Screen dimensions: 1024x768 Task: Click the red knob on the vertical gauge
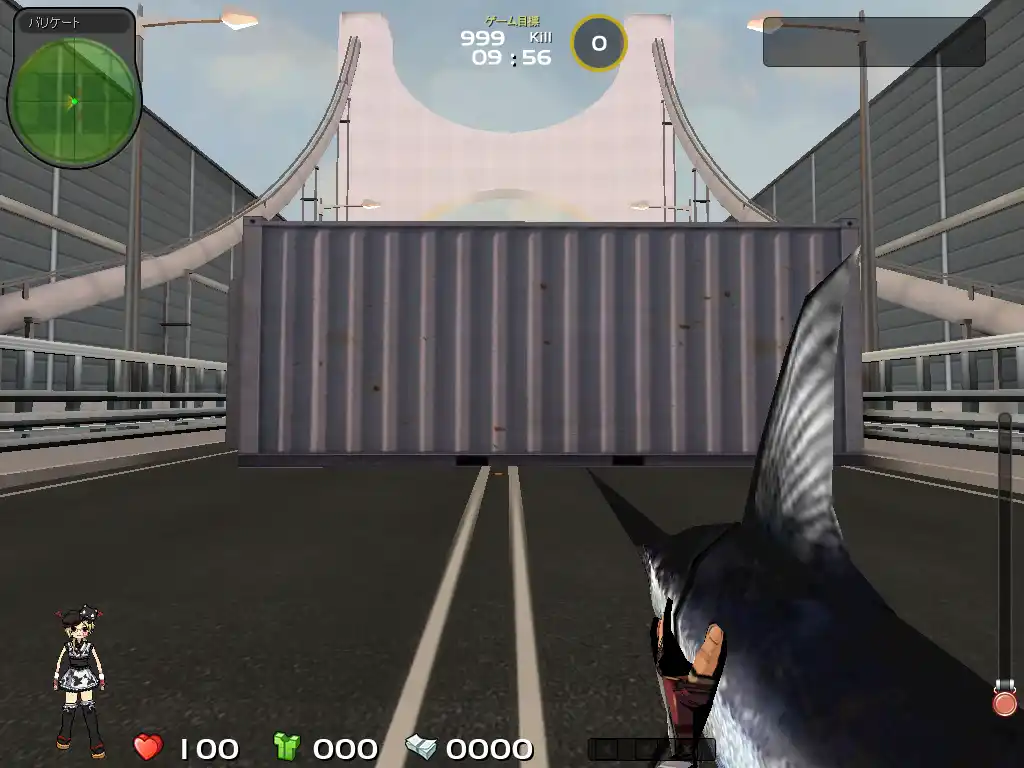coord(1004,702)
